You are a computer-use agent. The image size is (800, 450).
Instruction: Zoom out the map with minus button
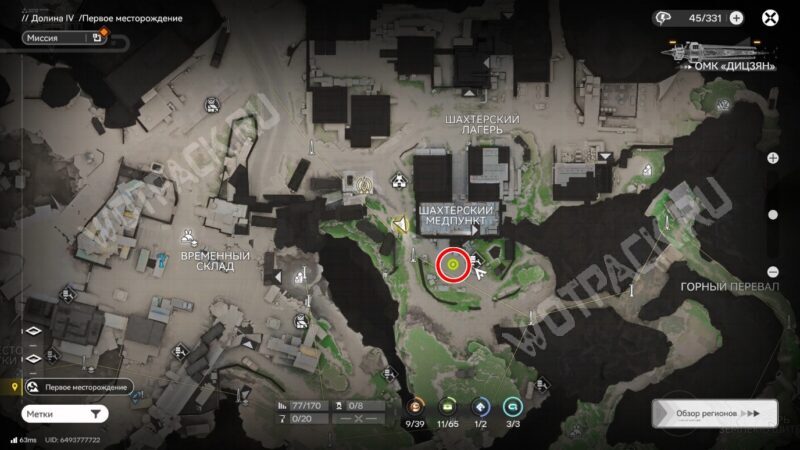[x=772, y=271]
